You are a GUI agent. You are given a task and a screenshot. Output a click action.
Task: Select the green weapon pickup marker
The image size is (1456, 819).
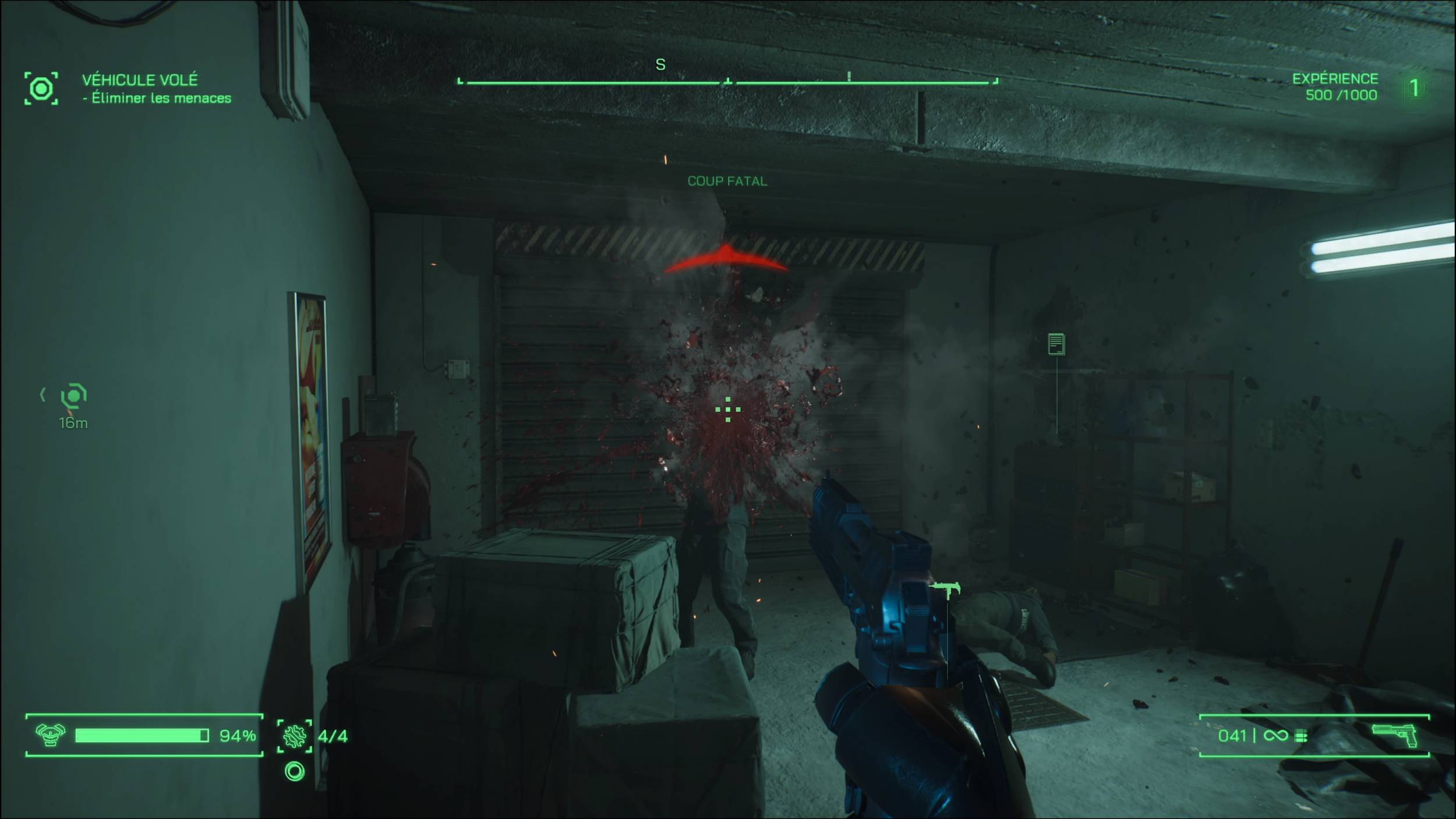point(944,590)
